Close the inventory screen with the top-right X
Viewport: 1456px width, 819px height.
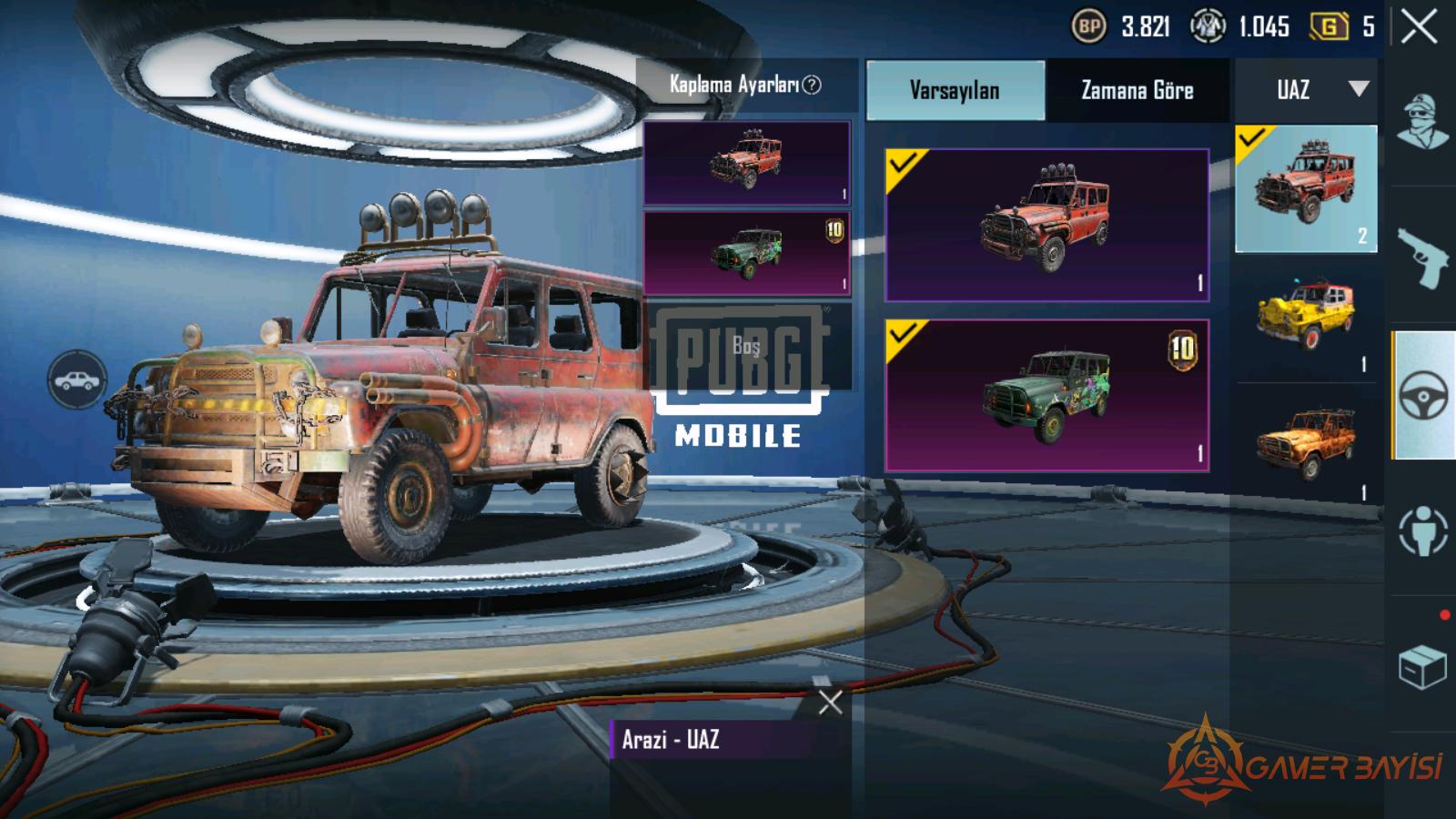(x=1419, y=27)
